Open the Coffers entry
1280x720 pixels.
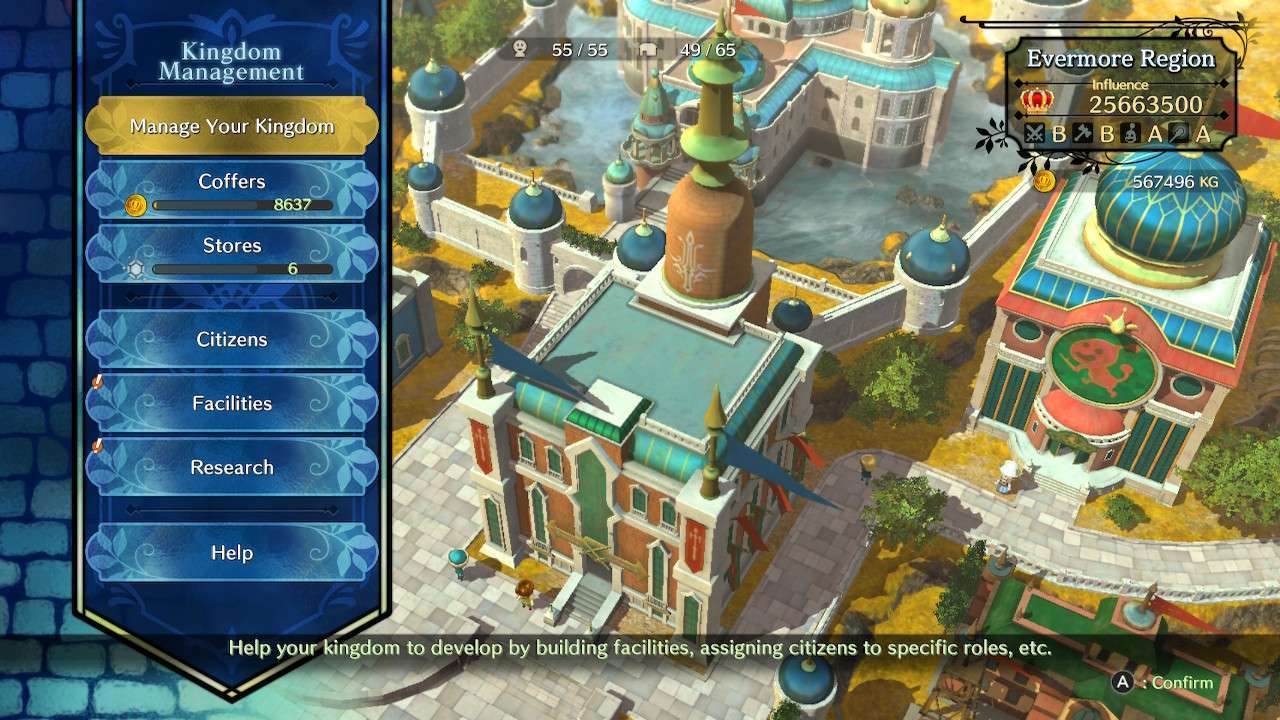pos(232,190)
